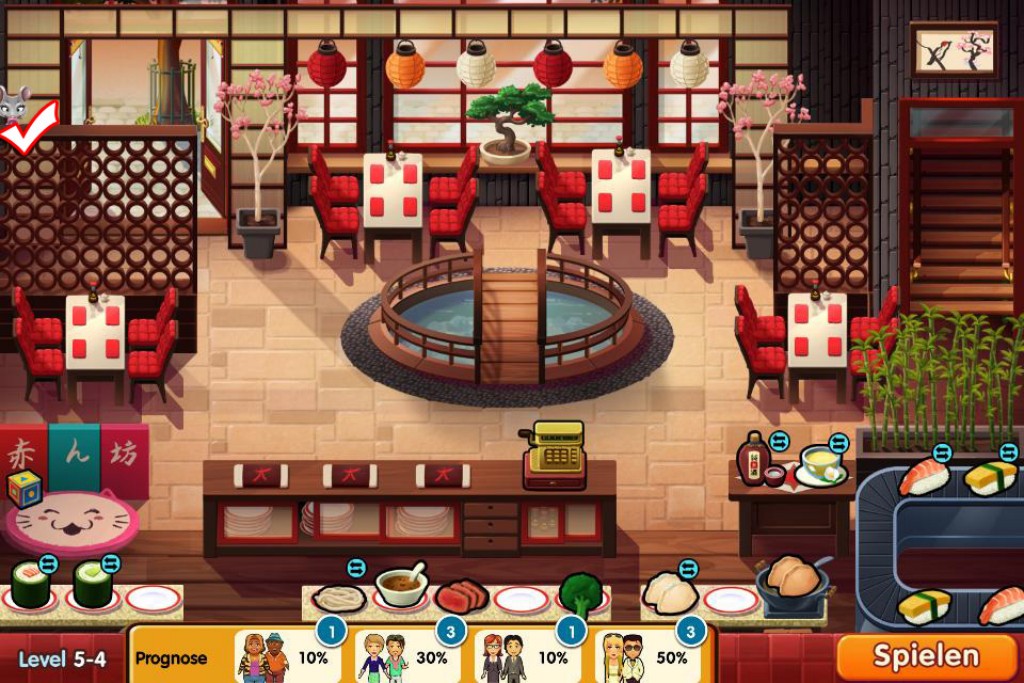1024x683 pixels.
Task: Swap the salmon maki roll menu item
Action: click(48, 564)
